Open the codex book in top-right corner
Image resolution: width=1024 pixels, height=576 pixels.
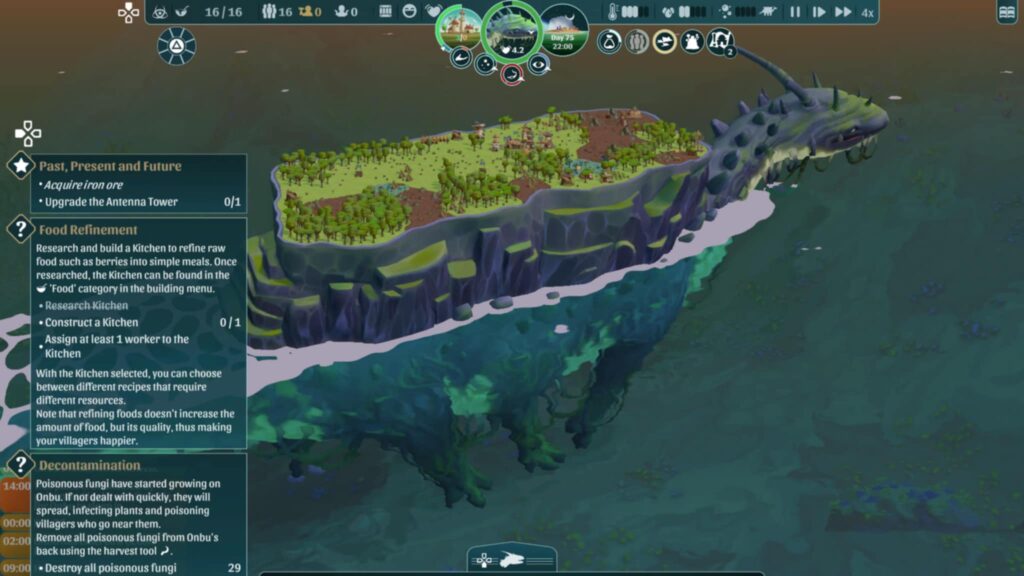coord(1007,12)
